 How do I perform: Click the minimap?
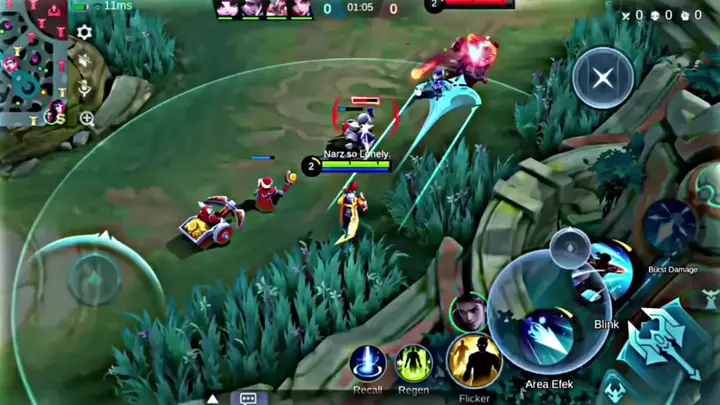[34, 60]
